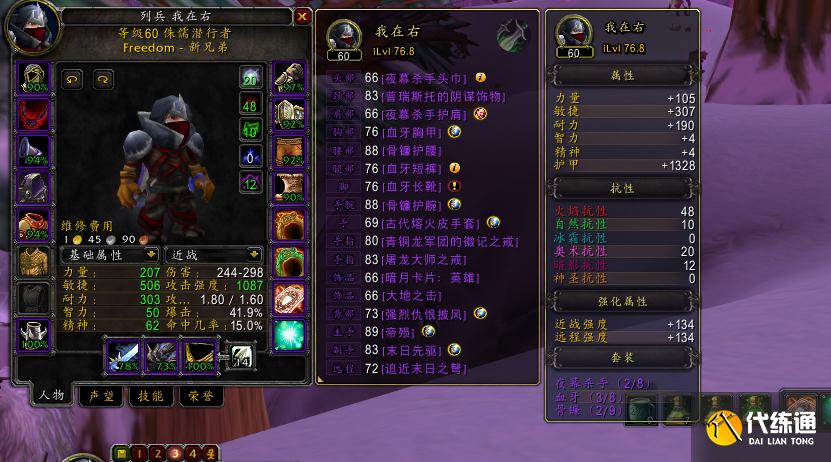Select the helmet equipment slot
The height and width of the screenshot is (462, 831).
tap(36, 77)
